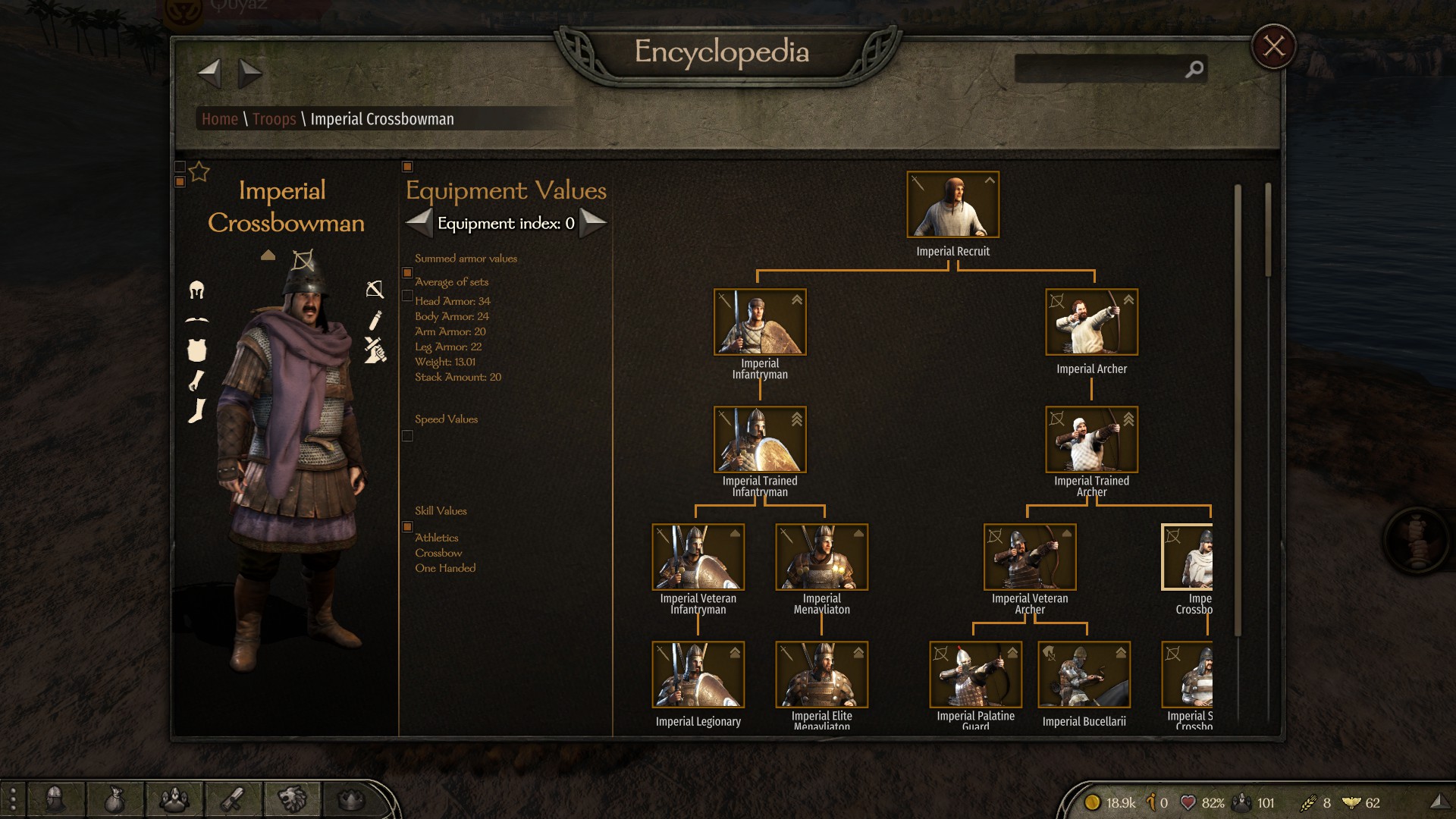Open the Imperial Menavliaton troop page

(x=821, y=557)
